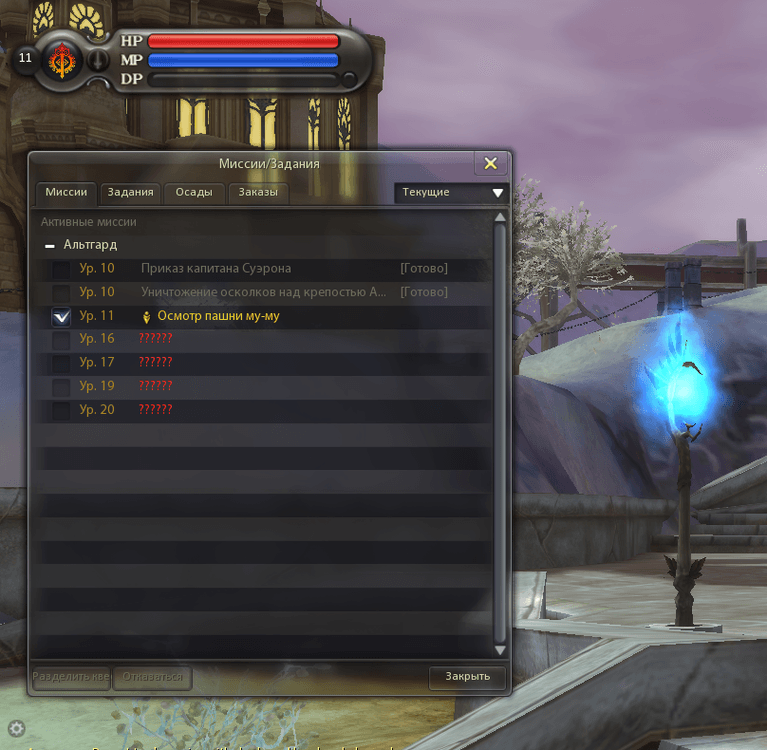Click the gear icon in the corner
The image size is (767, 750).
tap(17, 728)
